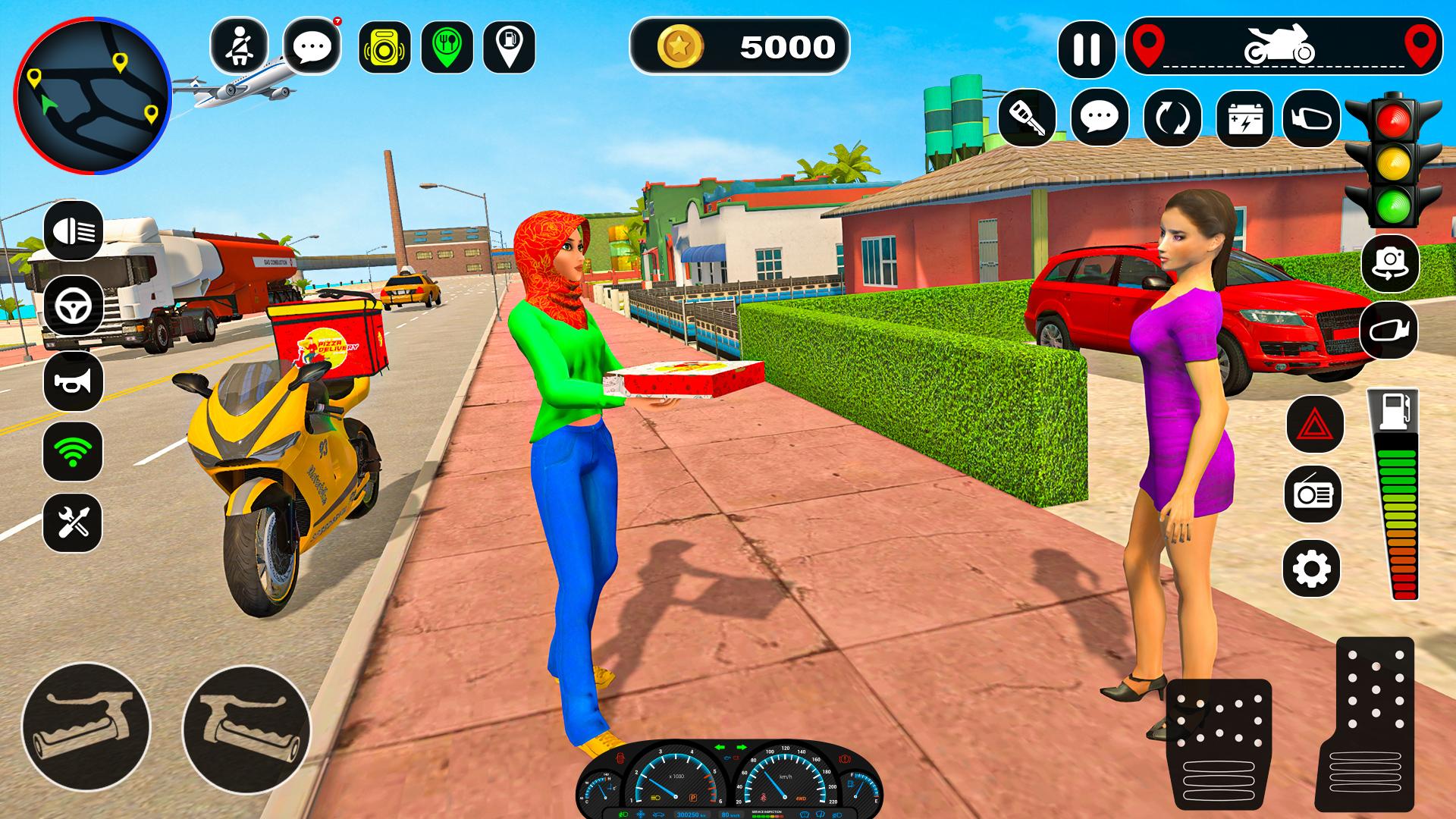Activate the red hazard triangle lights

[x=1314, y=425]
